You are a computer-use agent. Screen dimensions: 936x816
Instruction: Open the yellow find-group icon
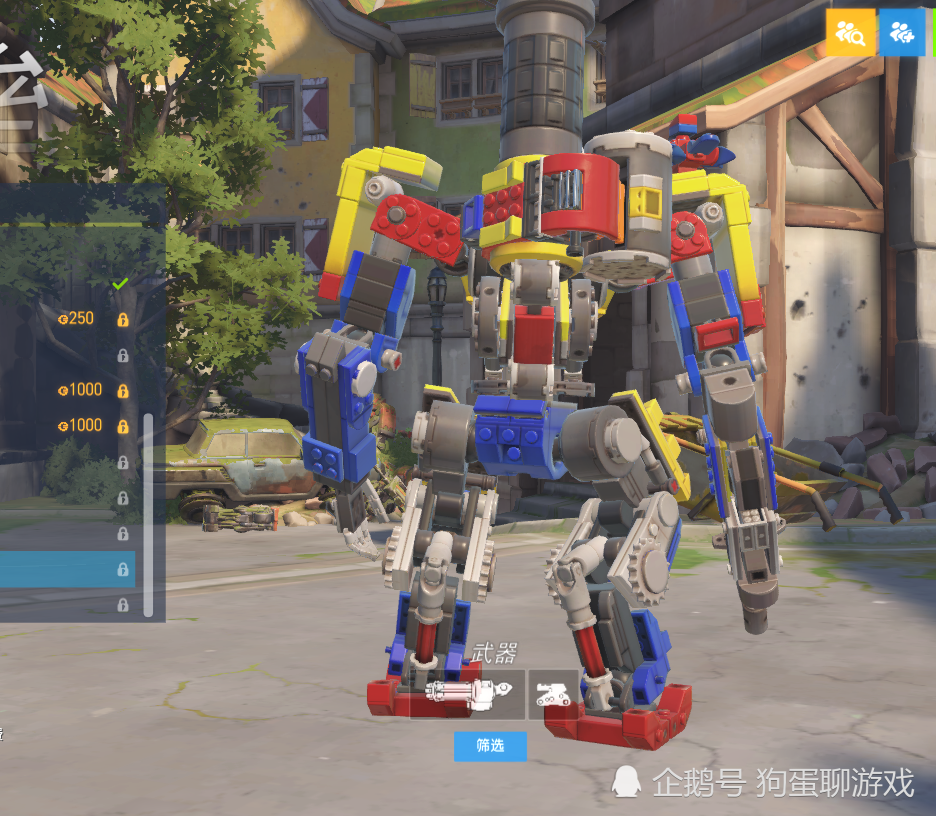coord(851,33)
